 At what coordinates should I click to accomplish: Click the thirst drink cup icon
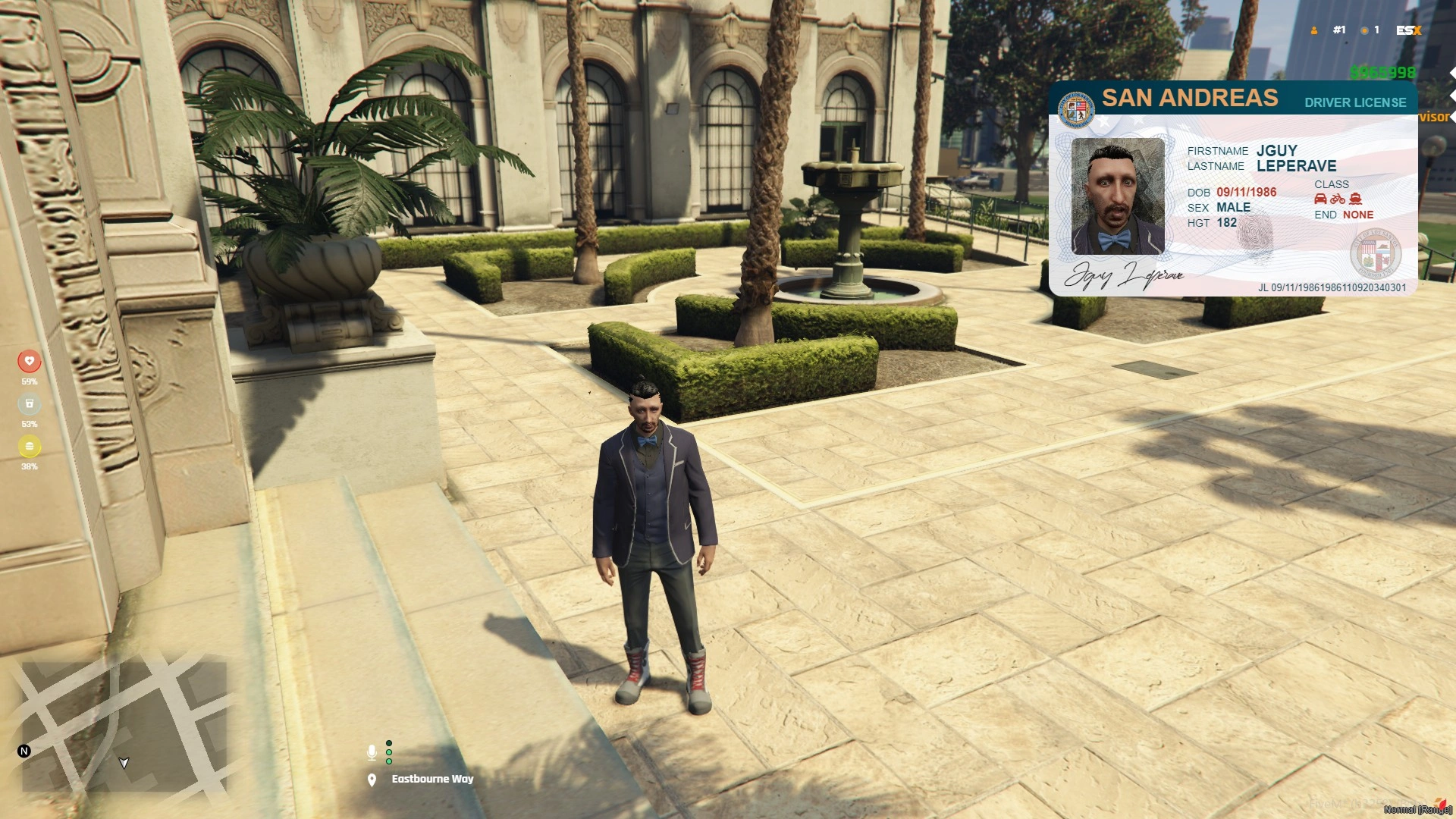[x=30, y=403]
